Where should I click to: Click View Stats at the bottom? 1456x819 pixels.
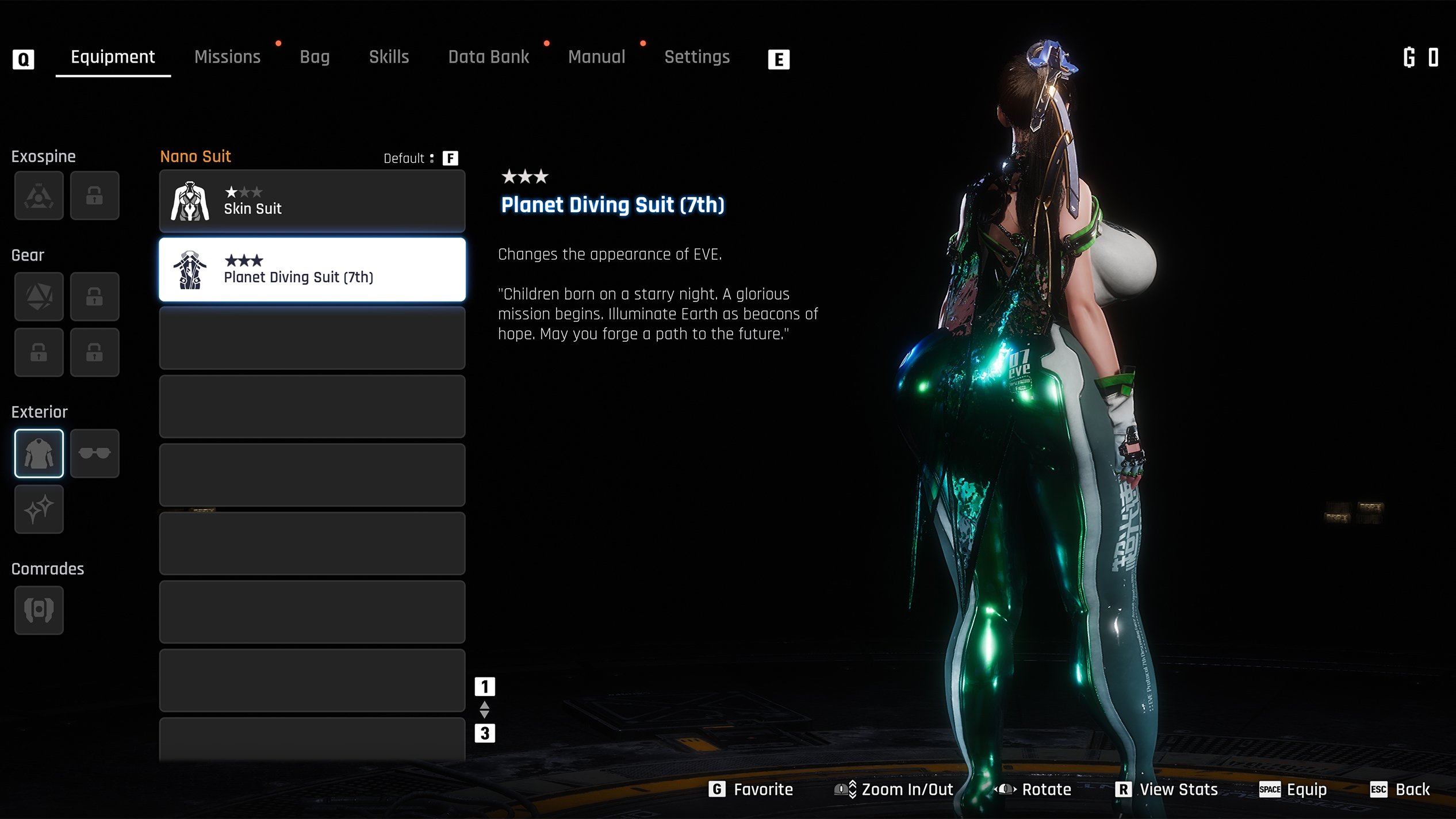coord(1167,790)
